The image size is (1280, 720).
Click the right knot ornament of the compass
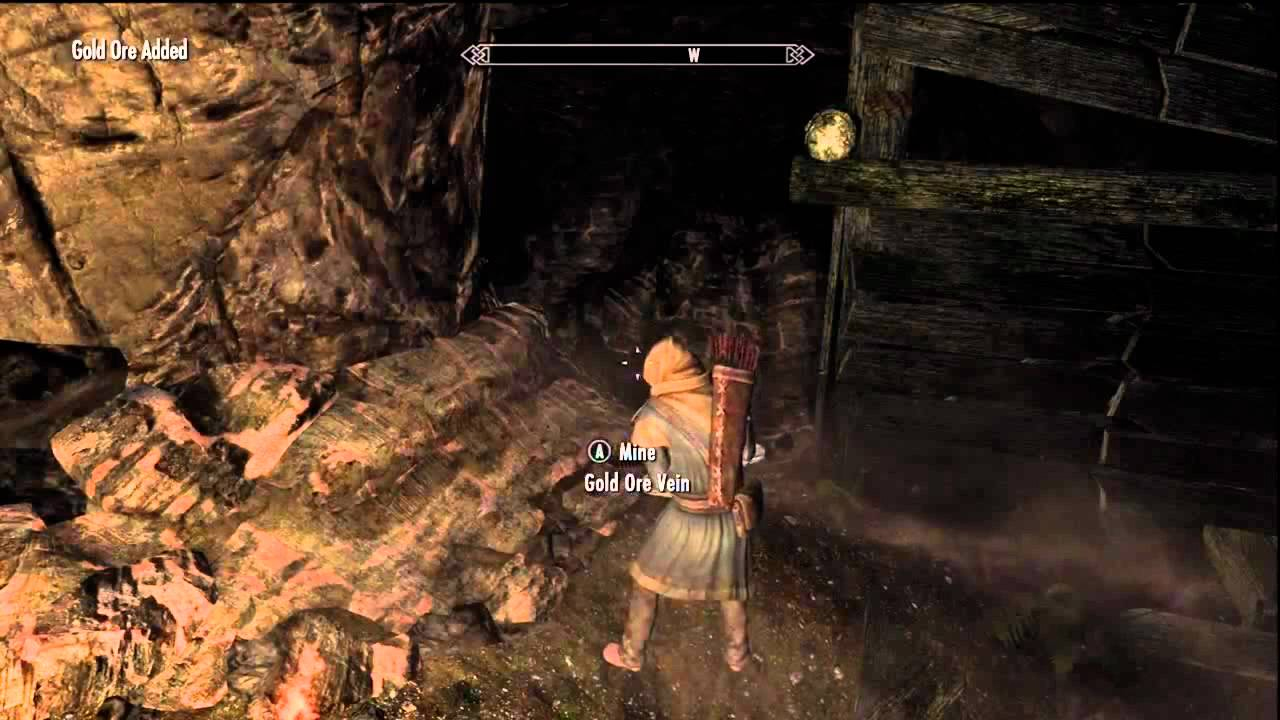tap(800, 57)
